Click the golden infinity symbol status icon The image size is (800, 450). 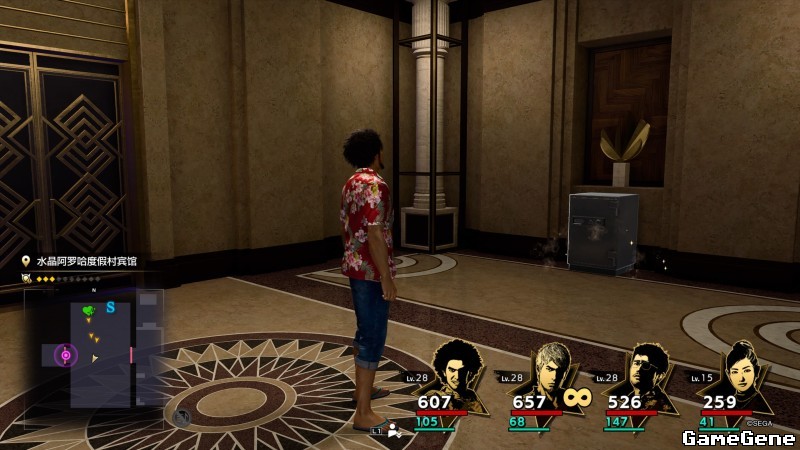coord(577,396)
